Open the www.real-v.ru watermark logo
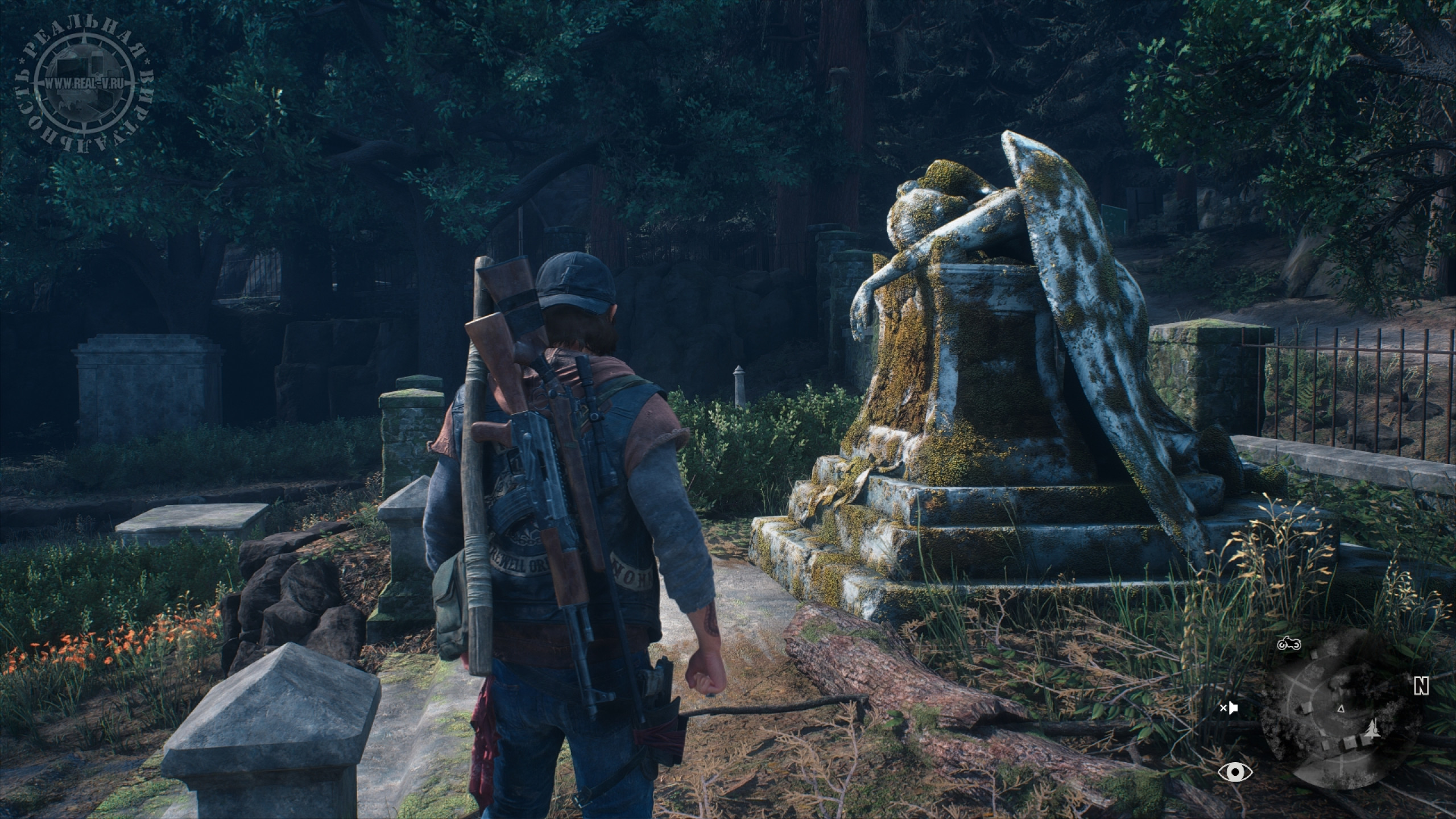The height and width of the screenshot is (819, 1456). [84, 84]
